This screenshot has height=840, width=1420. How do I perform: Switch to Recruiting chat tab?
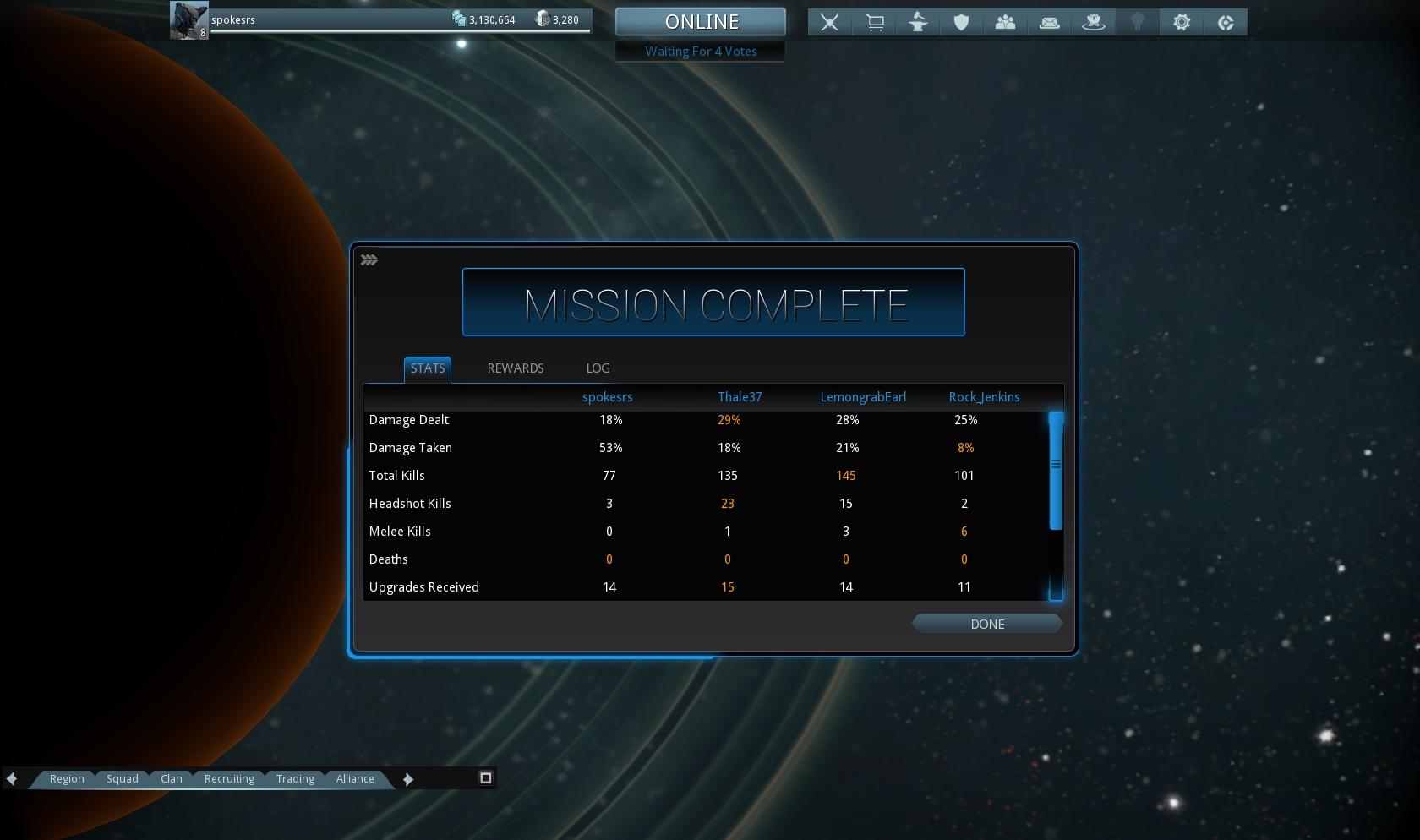tap(229, 779)
